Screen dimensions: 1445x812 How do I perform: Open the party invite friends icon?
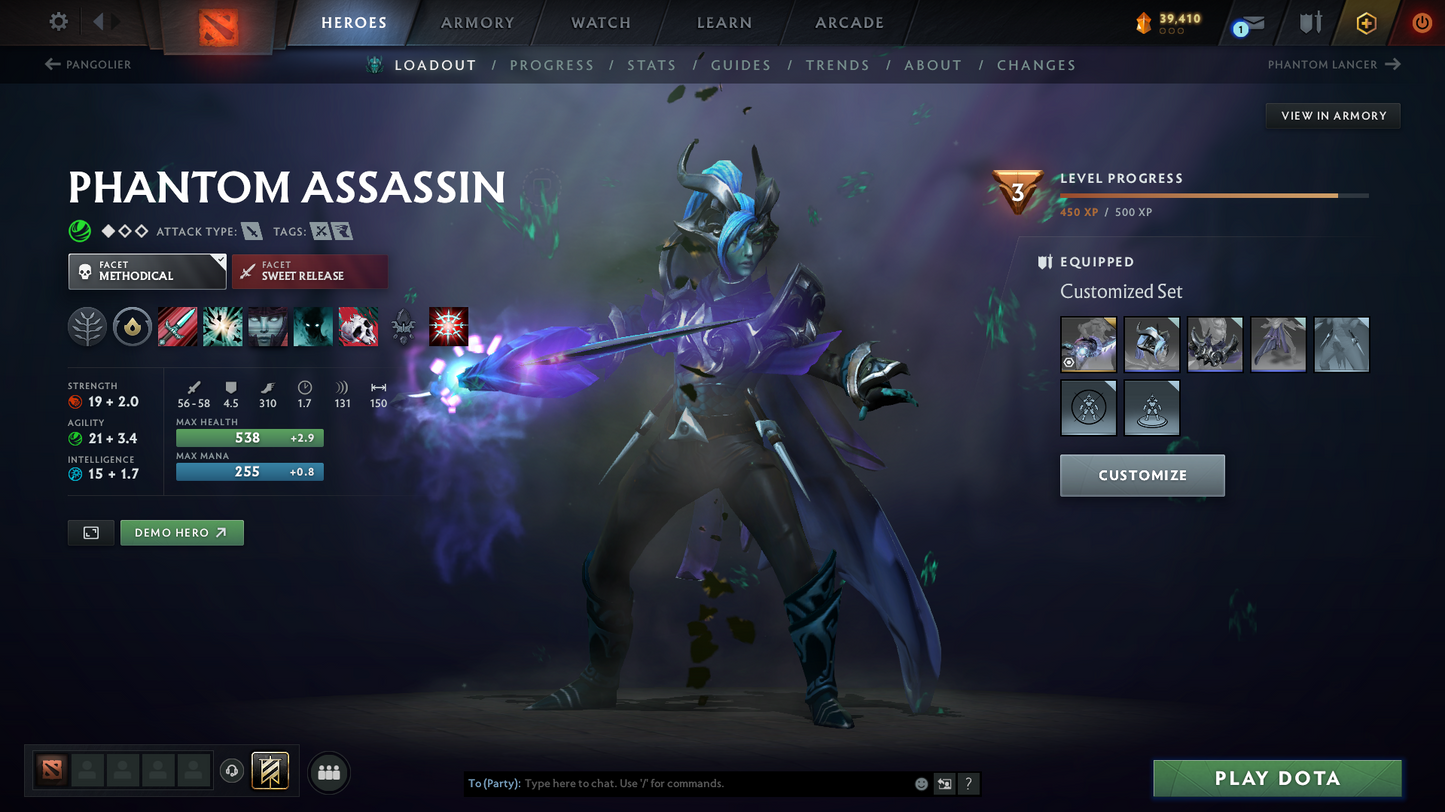tap(329, 771)
